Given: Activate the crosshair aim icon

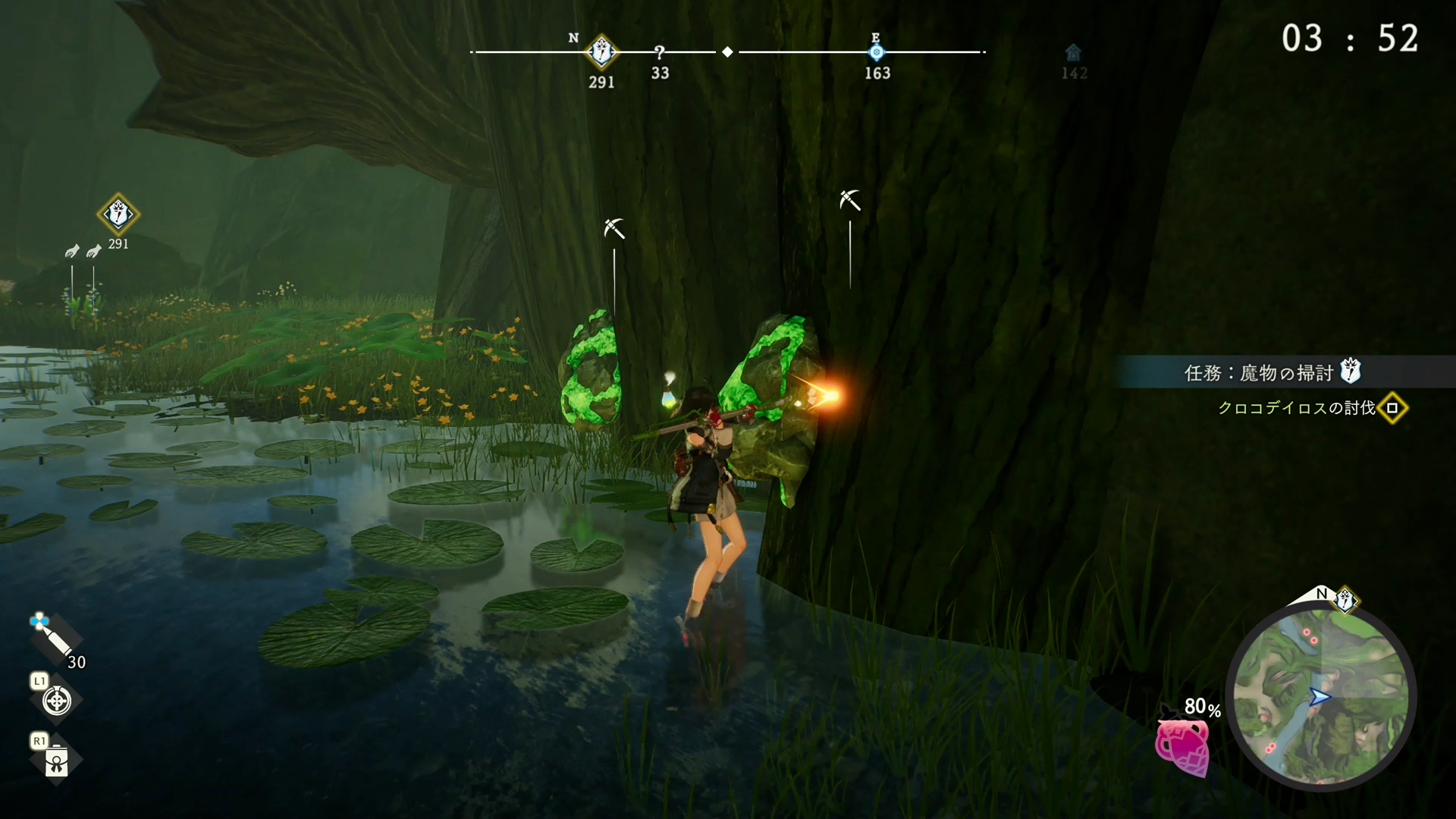Looking at the screenshot, I should click(57, 701).
